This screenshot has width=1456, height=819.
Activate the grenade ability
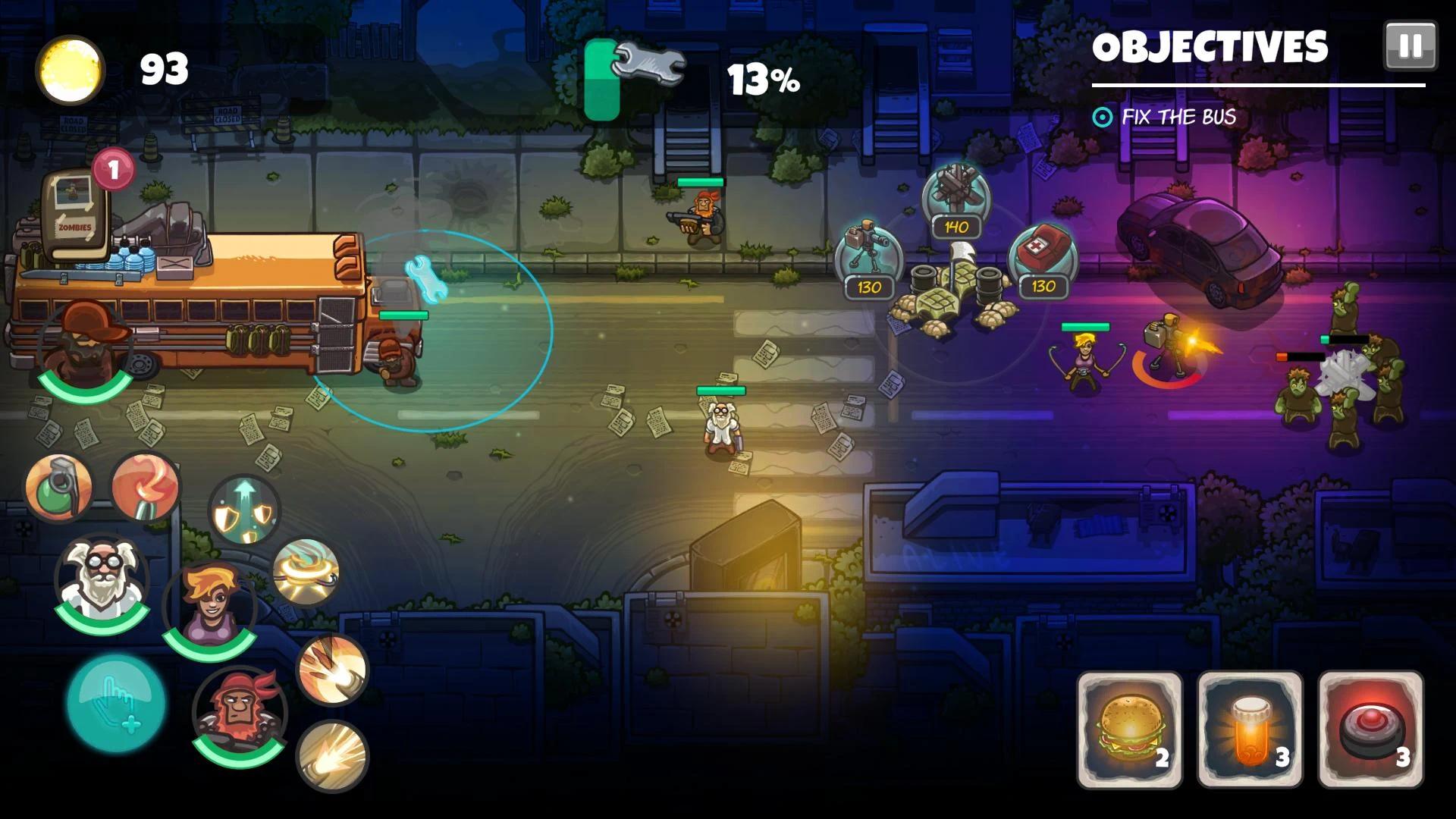point(58,487)
